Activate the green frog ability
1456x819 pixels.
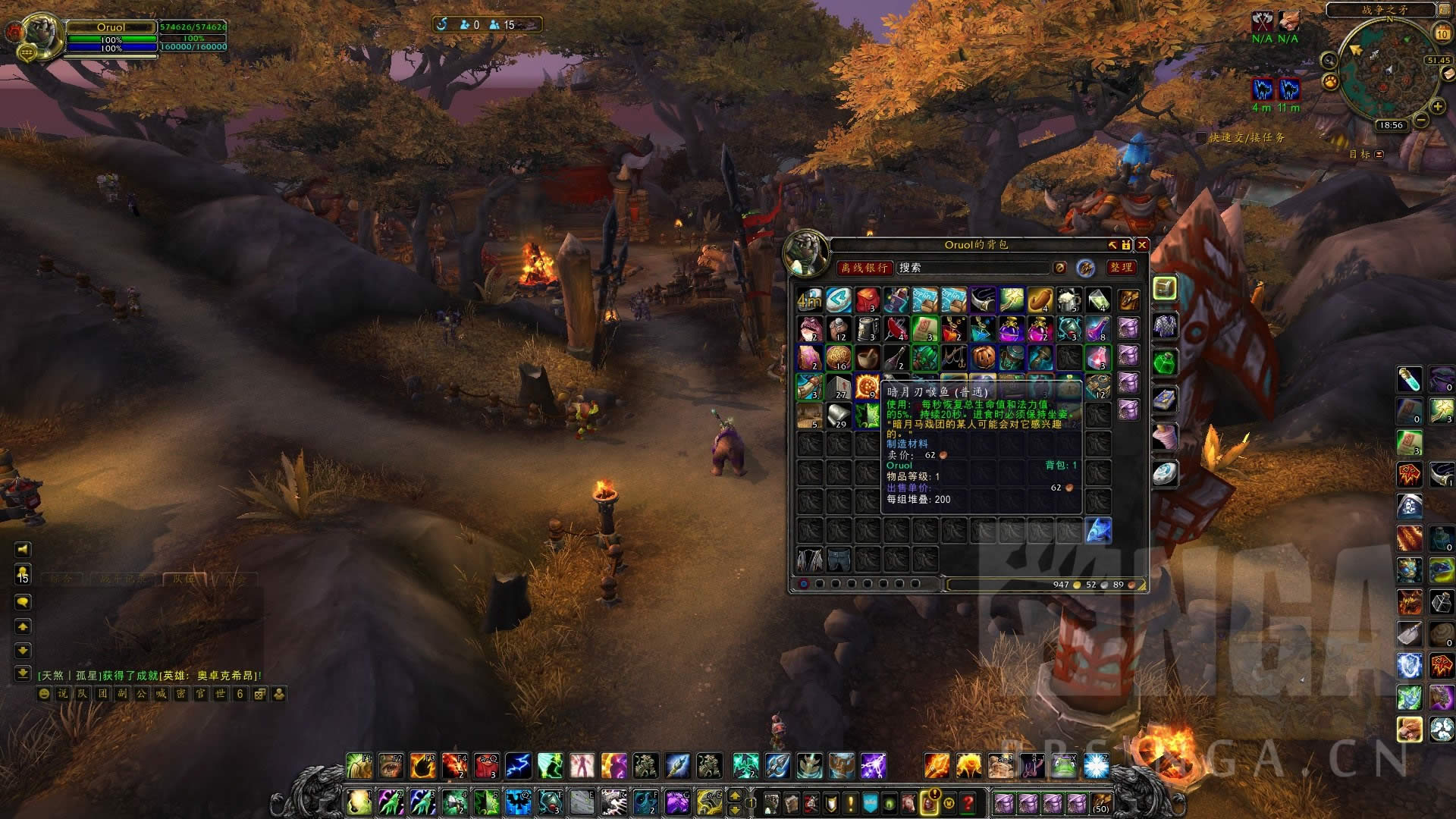tap(1063, 766)
